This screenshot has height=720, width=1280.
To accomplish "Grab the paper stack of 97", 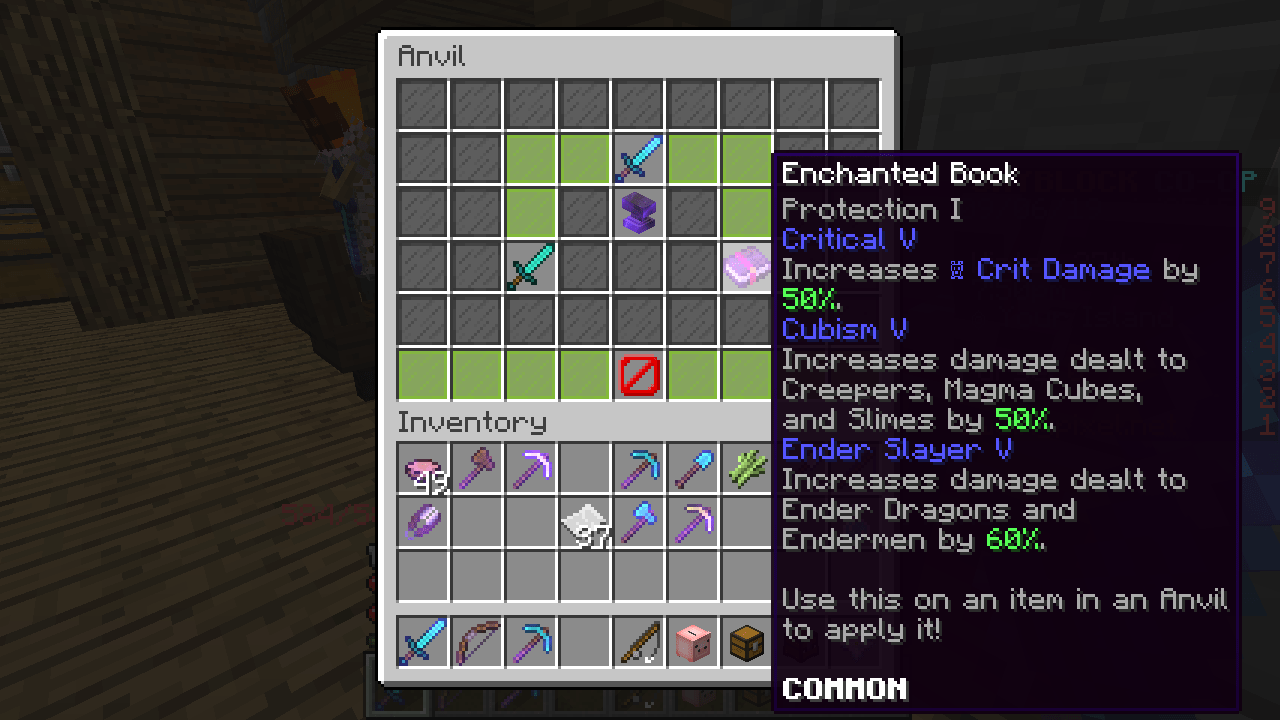I will (x=585, y=524).
